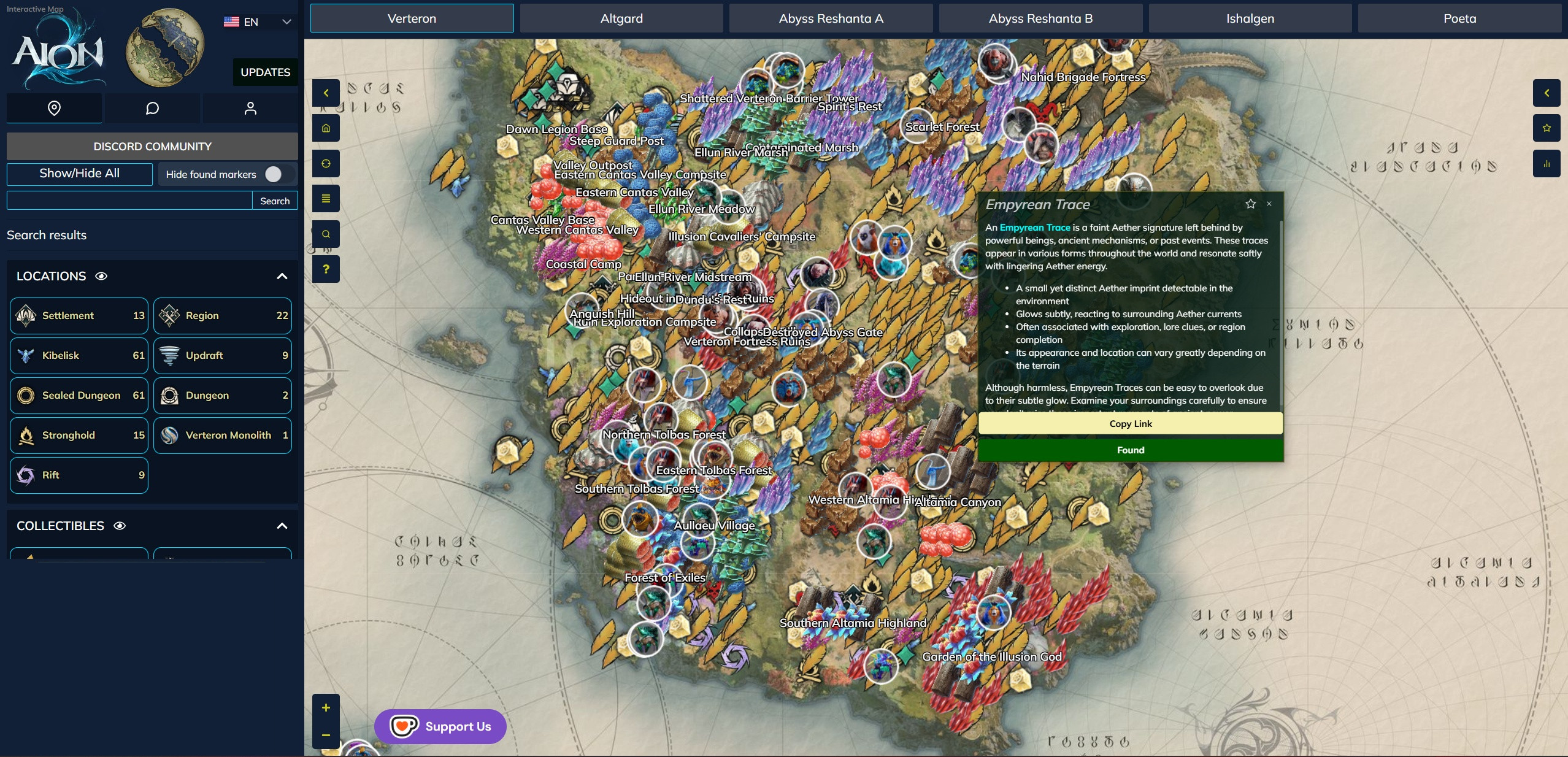Click the DISCORD COMMUNITY button
The width and height of the screenshot is (1568, 757).
coord(152,147)
